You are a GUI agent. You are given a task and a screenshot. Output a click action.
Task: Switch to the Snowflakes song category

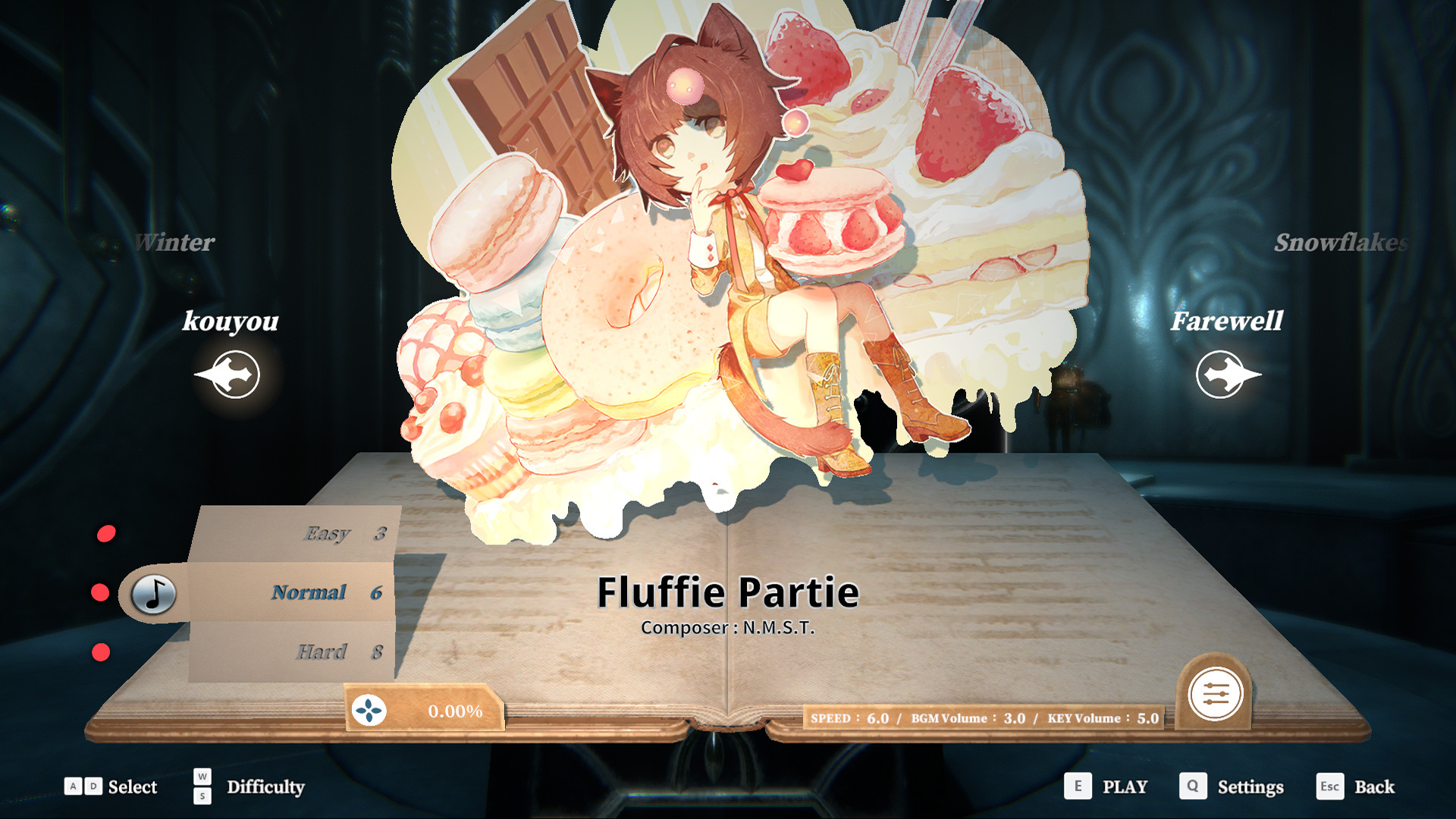1341,245
